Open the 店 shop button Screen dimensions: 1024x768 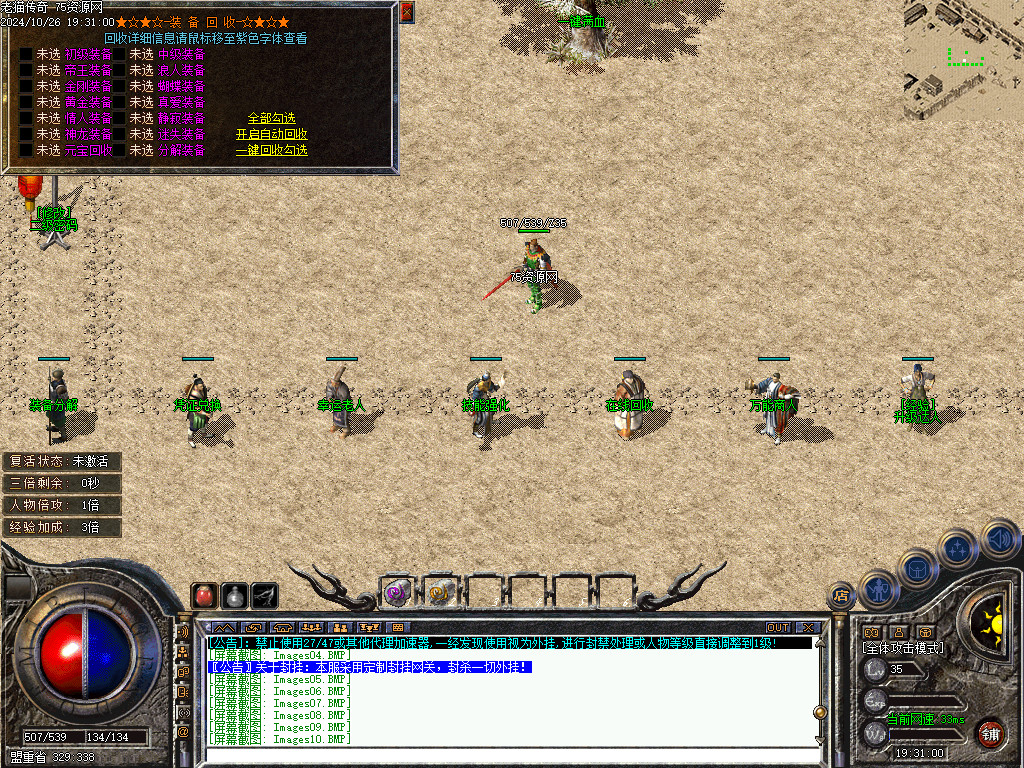coord(841,596)
